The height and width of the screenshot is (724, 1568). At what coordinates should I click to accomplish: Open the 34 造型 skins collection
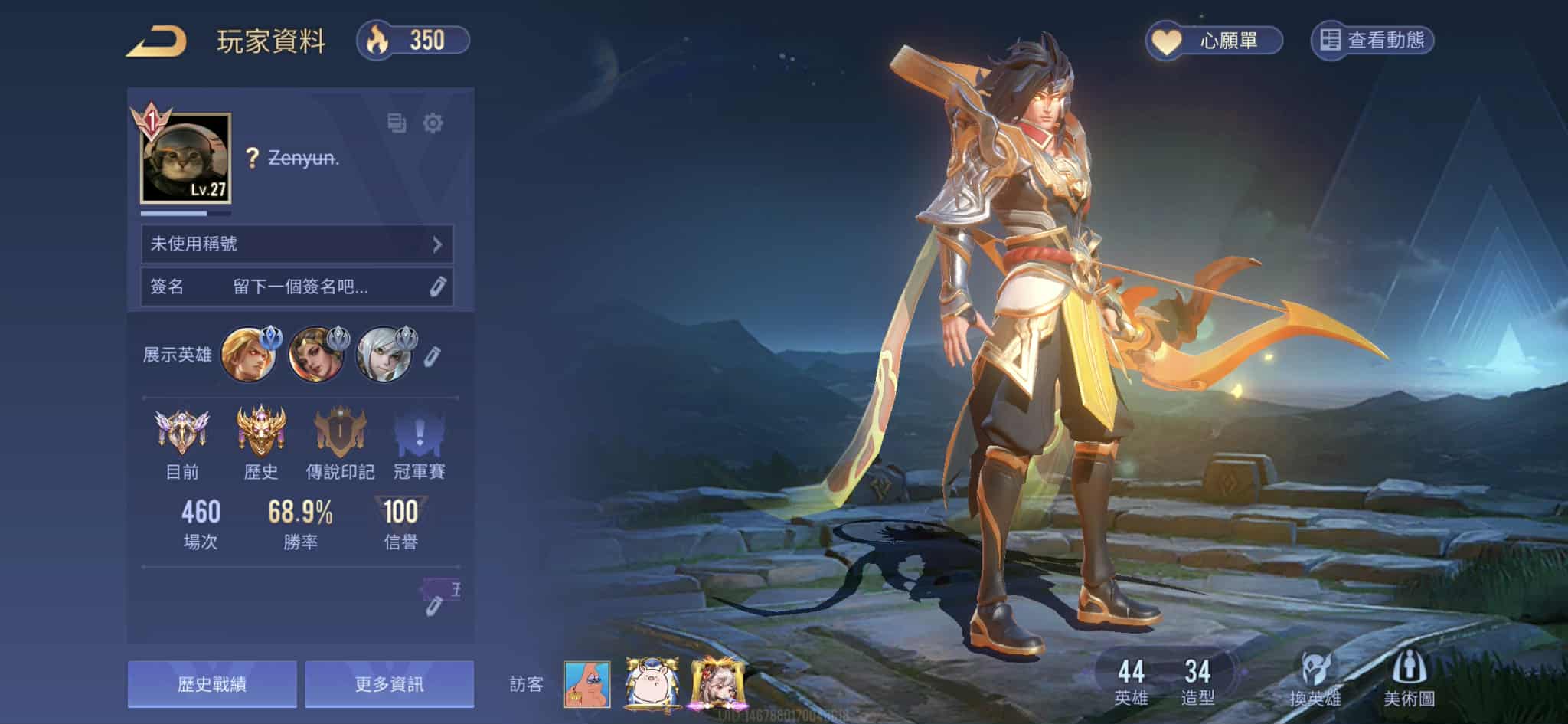tap(1197, 682)
